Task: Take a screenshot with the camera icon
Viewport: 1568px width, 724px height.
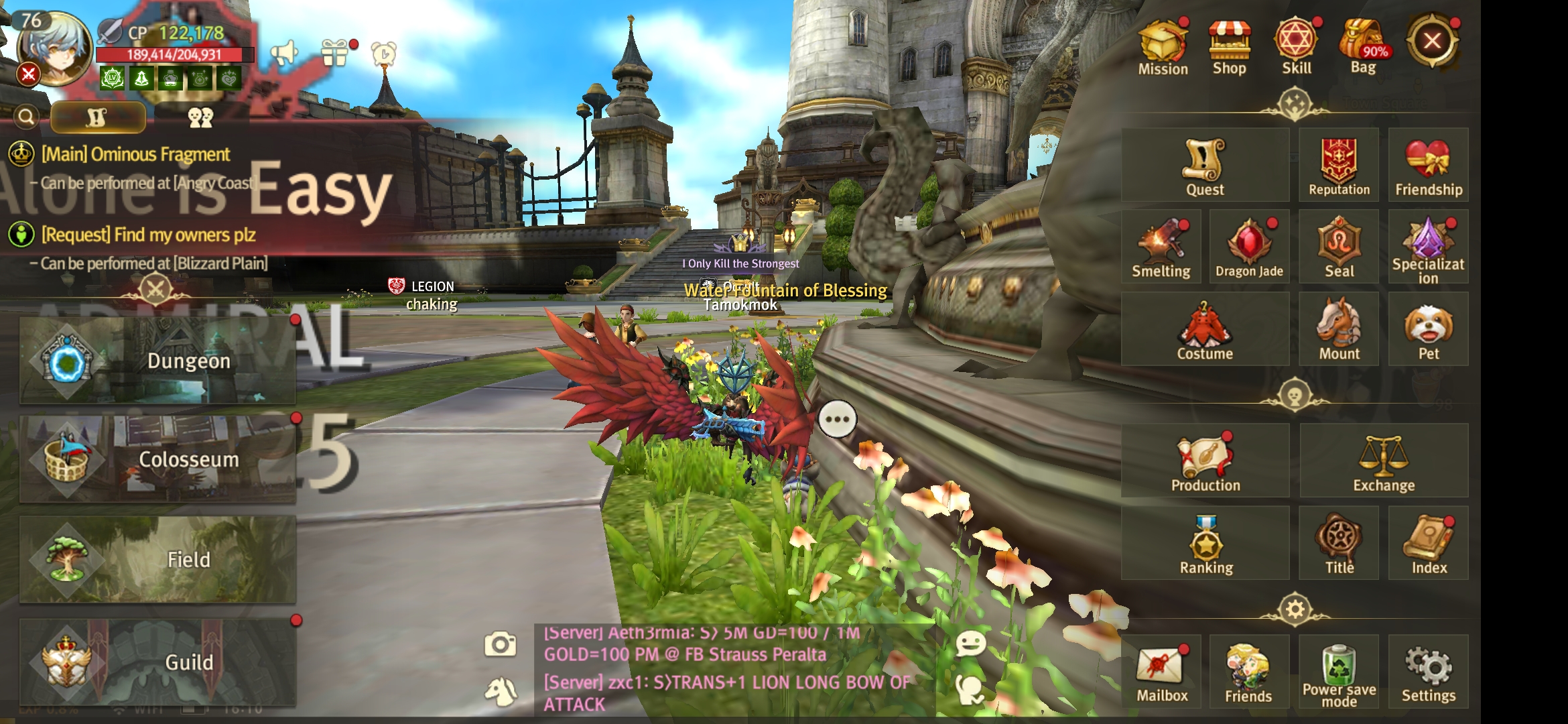Action: click(x=501, y=644)
